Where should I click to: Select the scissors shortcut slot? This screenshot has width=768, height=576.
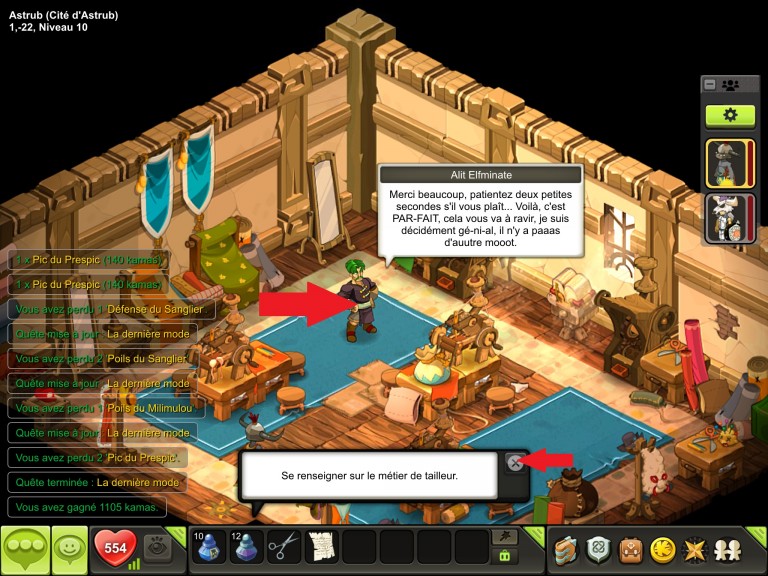click(285, 547)
